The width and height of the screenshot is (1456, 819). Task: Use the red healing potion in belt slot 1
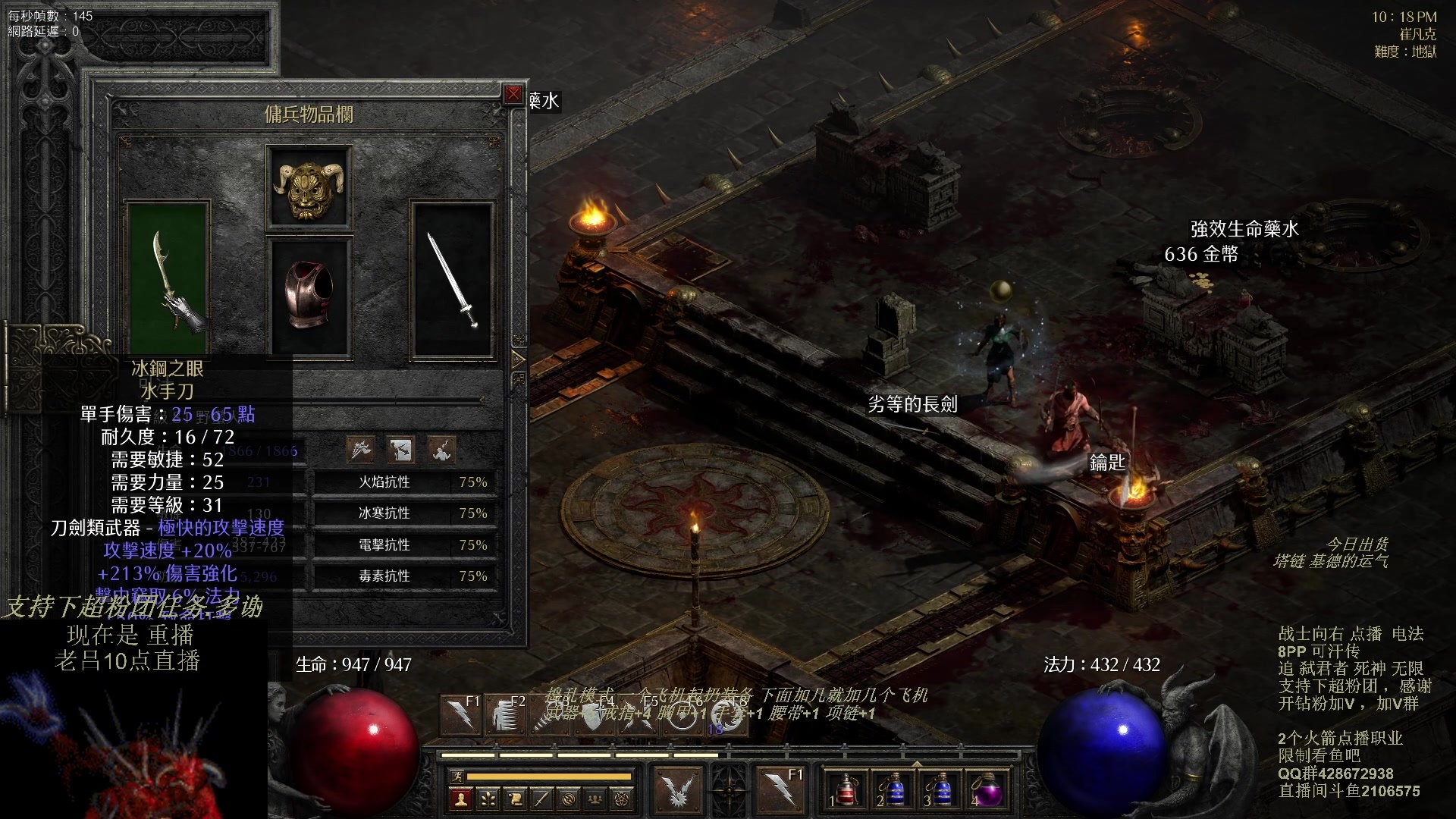(847, 789)
